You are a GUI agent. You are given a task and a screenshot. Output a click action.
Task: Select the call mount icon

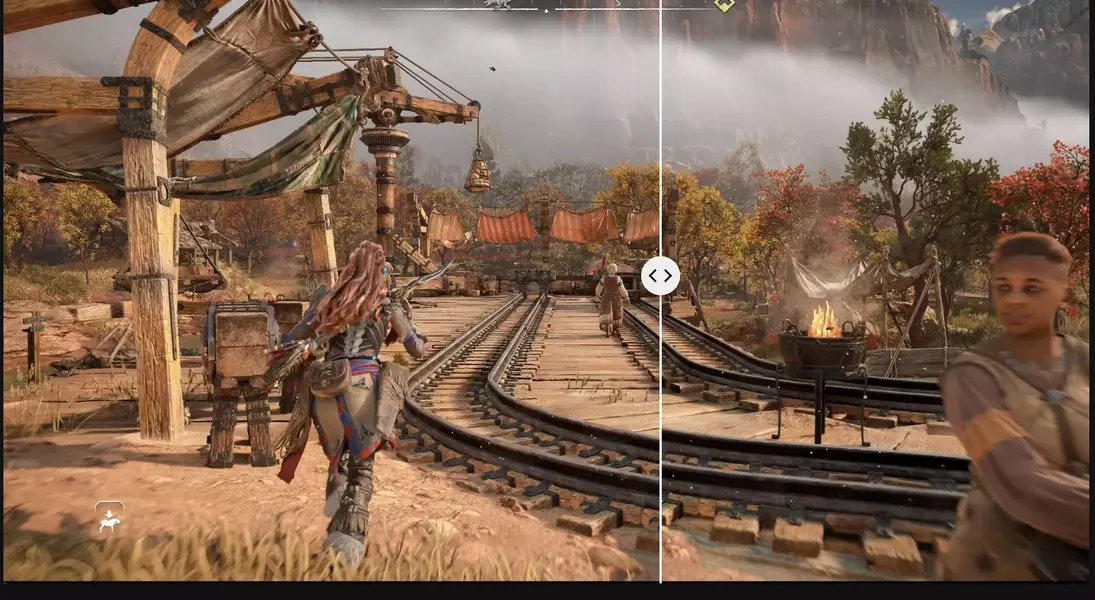tap(109, 517)
